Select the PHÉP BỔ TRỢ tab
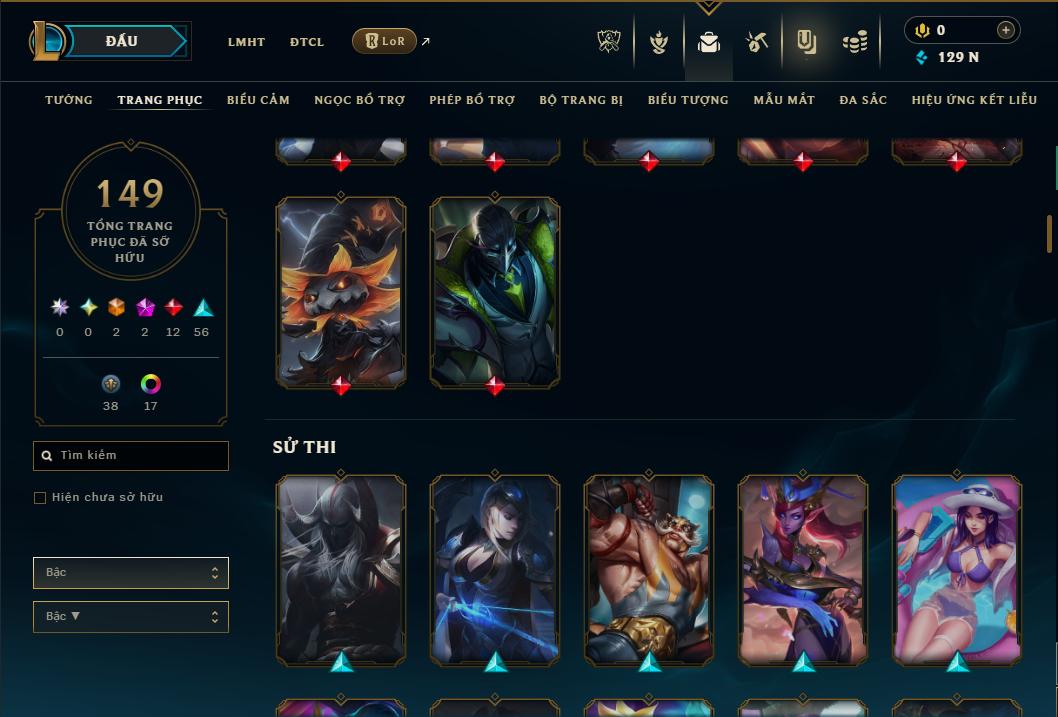The height and width of the screenshot is (717, 1058). tap(472, 100)
